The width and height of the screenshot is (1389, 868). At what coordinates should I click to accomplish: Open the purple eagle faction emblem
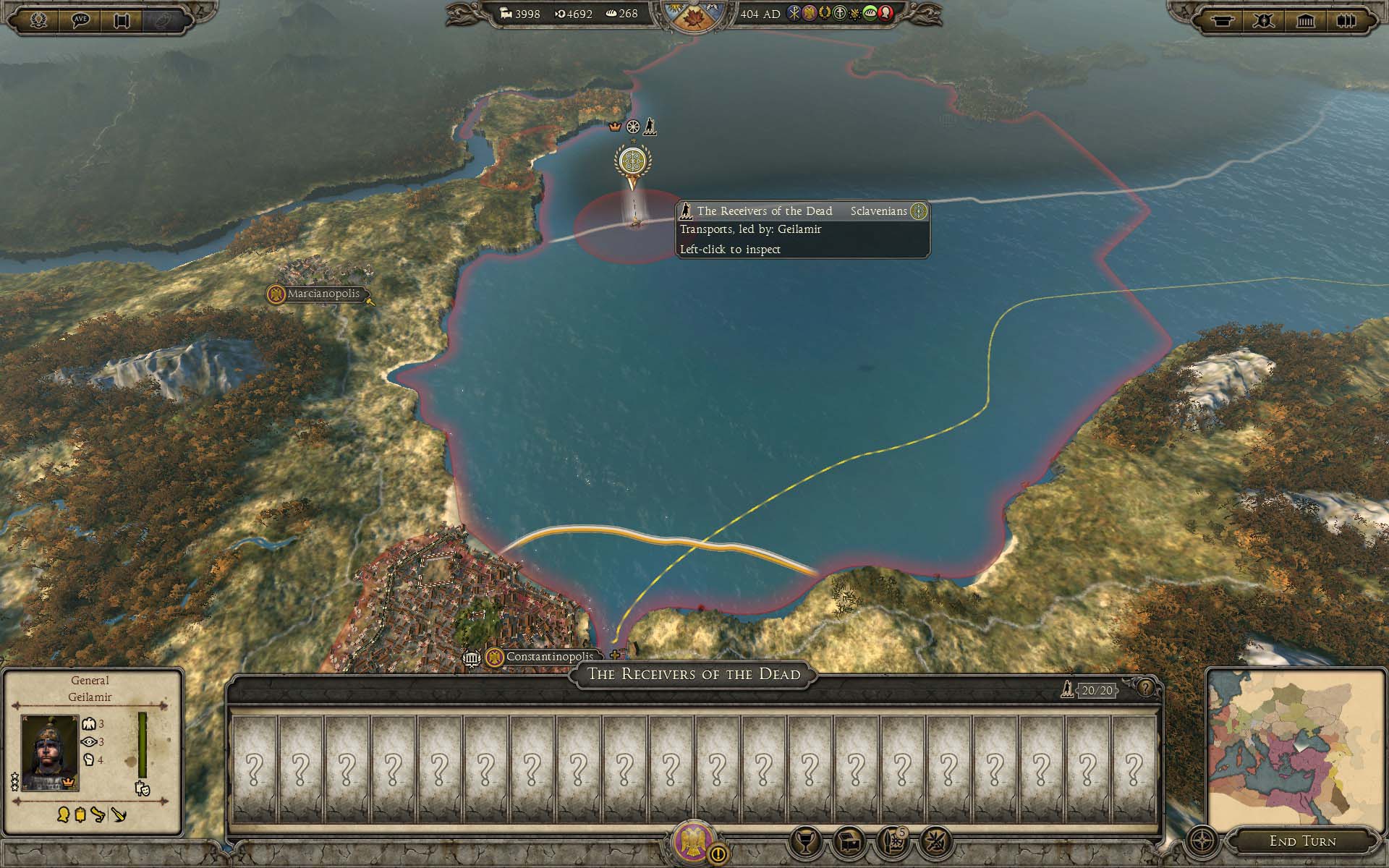692,841
